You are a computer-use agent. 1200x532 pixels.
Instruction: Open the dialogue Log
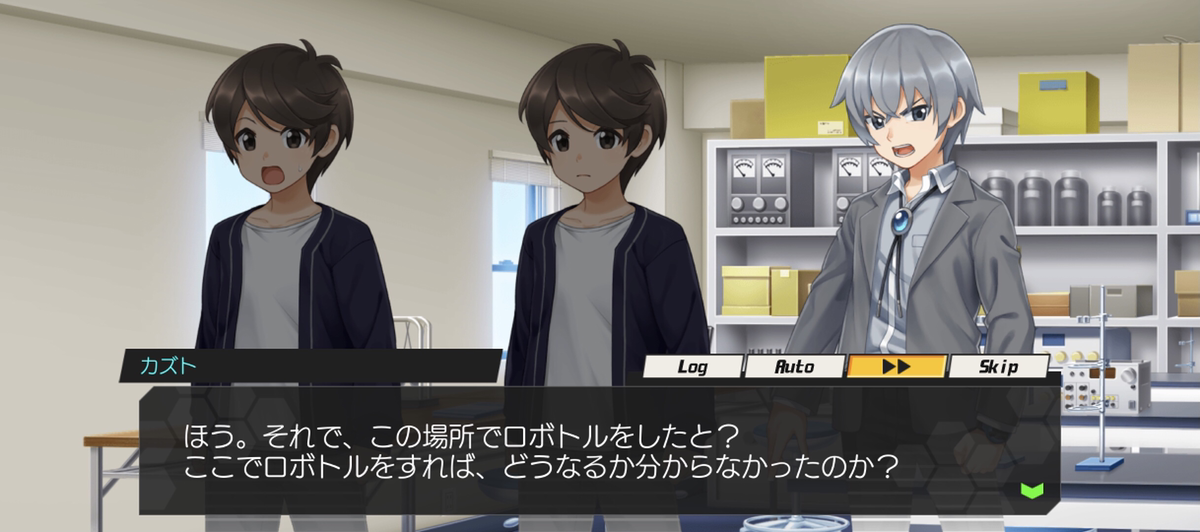692,367
